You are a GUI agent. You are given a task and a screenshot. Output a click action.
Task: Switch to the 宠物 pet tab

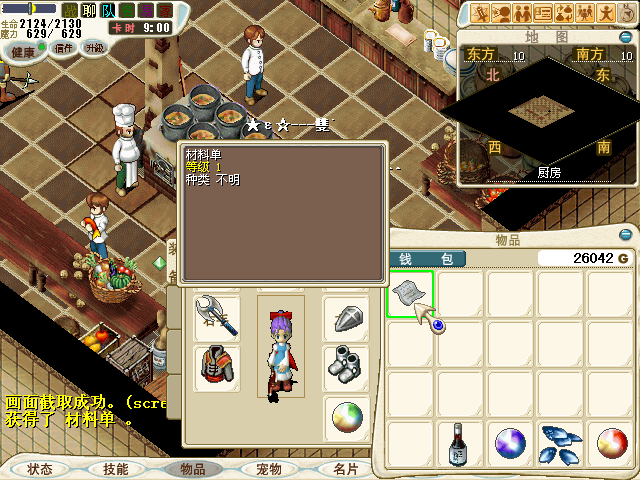(x=268, y=468)
